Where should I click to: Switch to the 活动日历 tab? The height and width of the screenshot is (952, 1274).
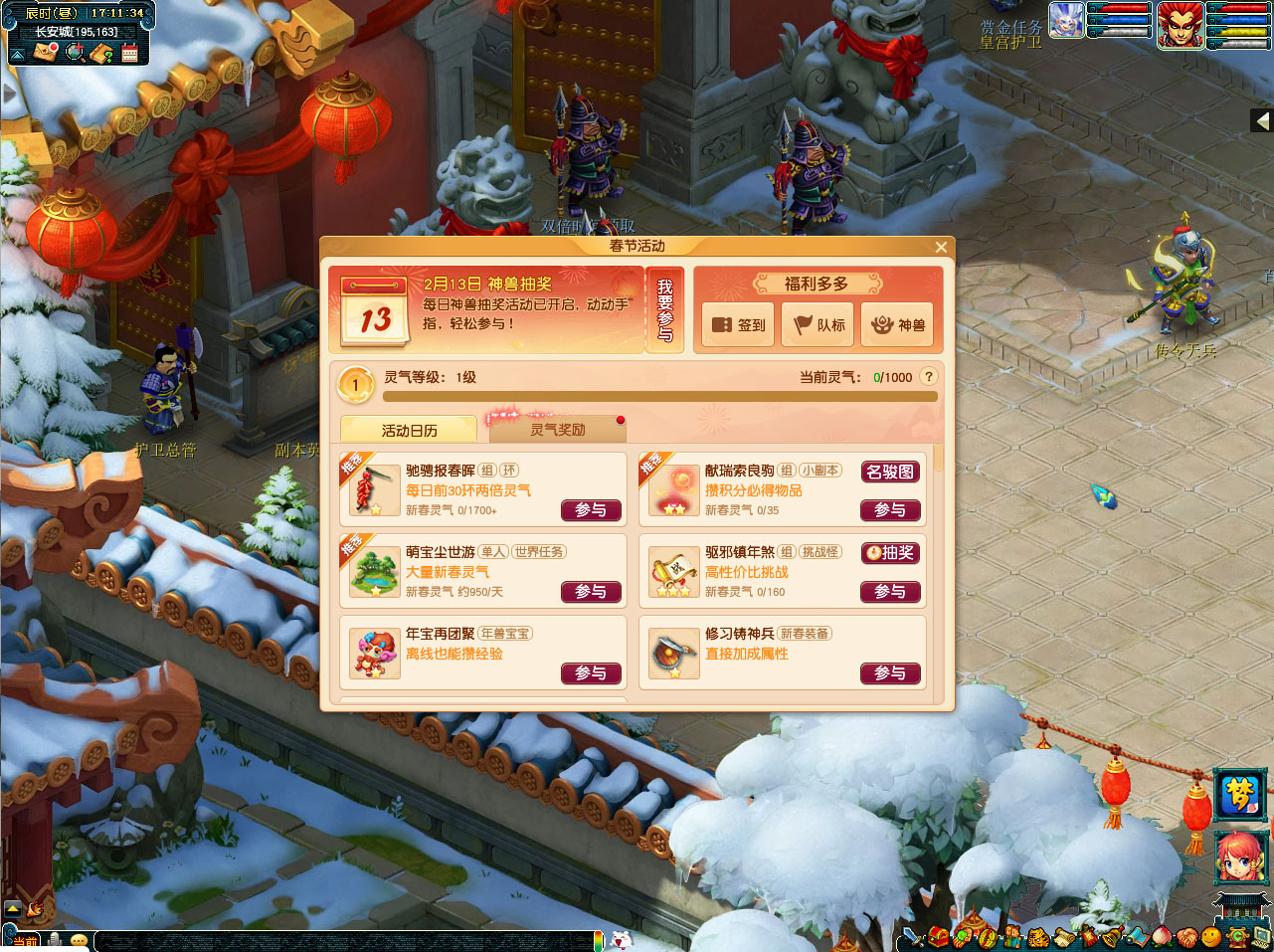pyautogui.click(x=409, y=428)
